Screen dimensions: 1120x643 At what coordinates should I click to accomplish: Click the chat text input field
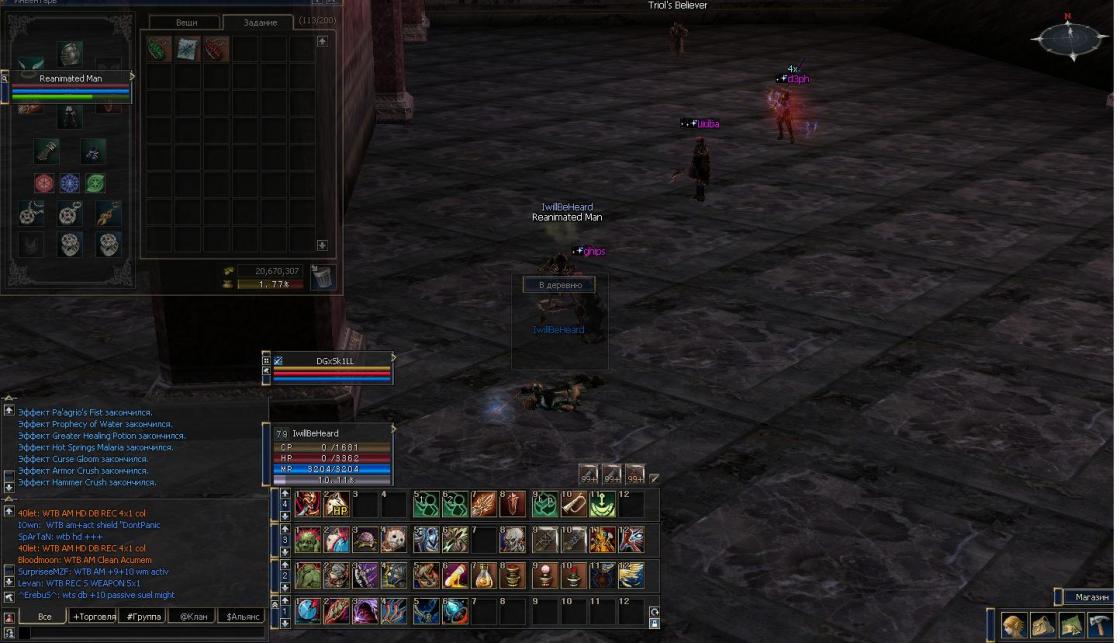[140, 633]
